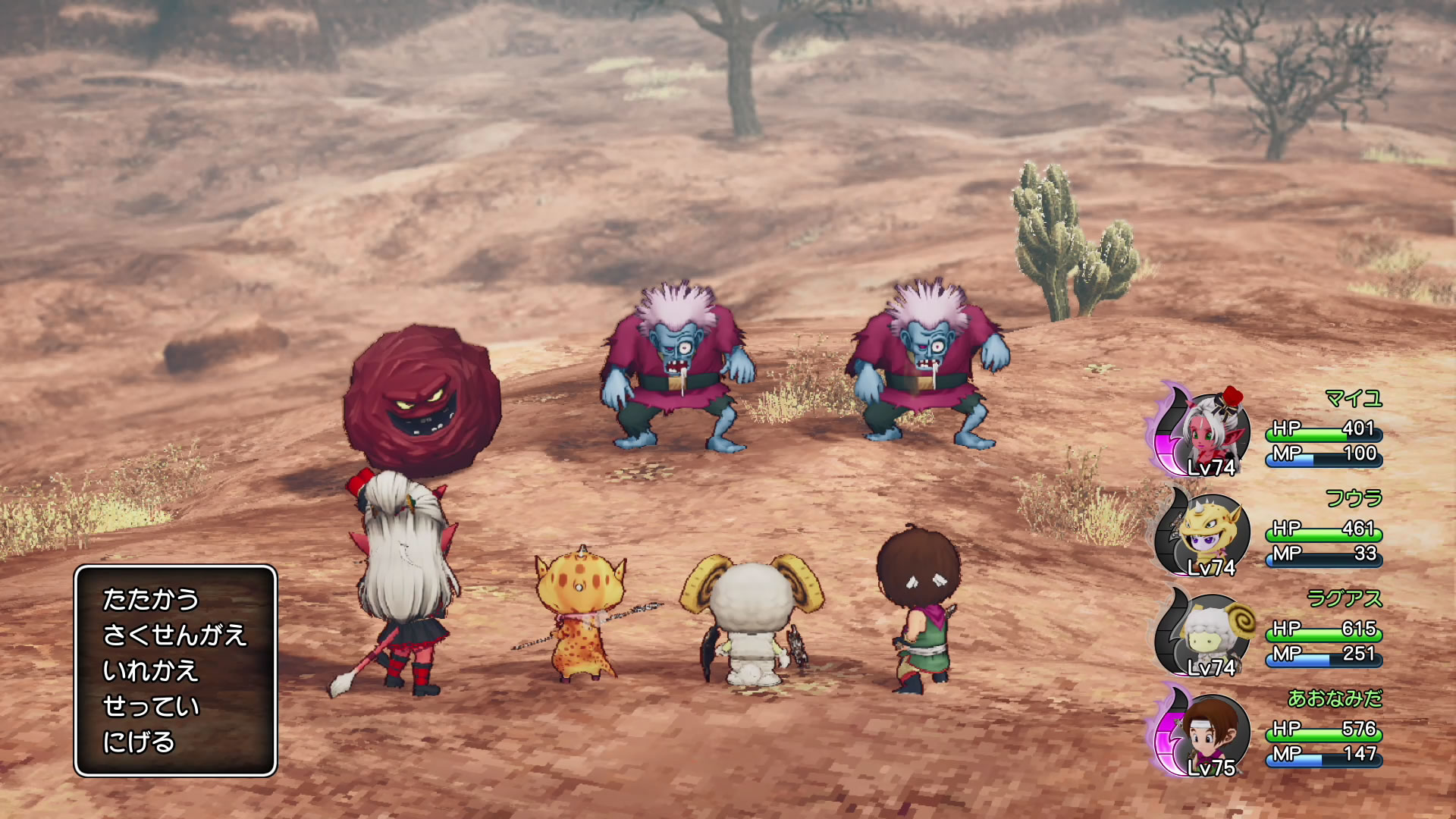The height and width of the screenshot is (819, 1456).
Task: Choose the さくせんがえ tactics option
Action: tap(174, 635)
